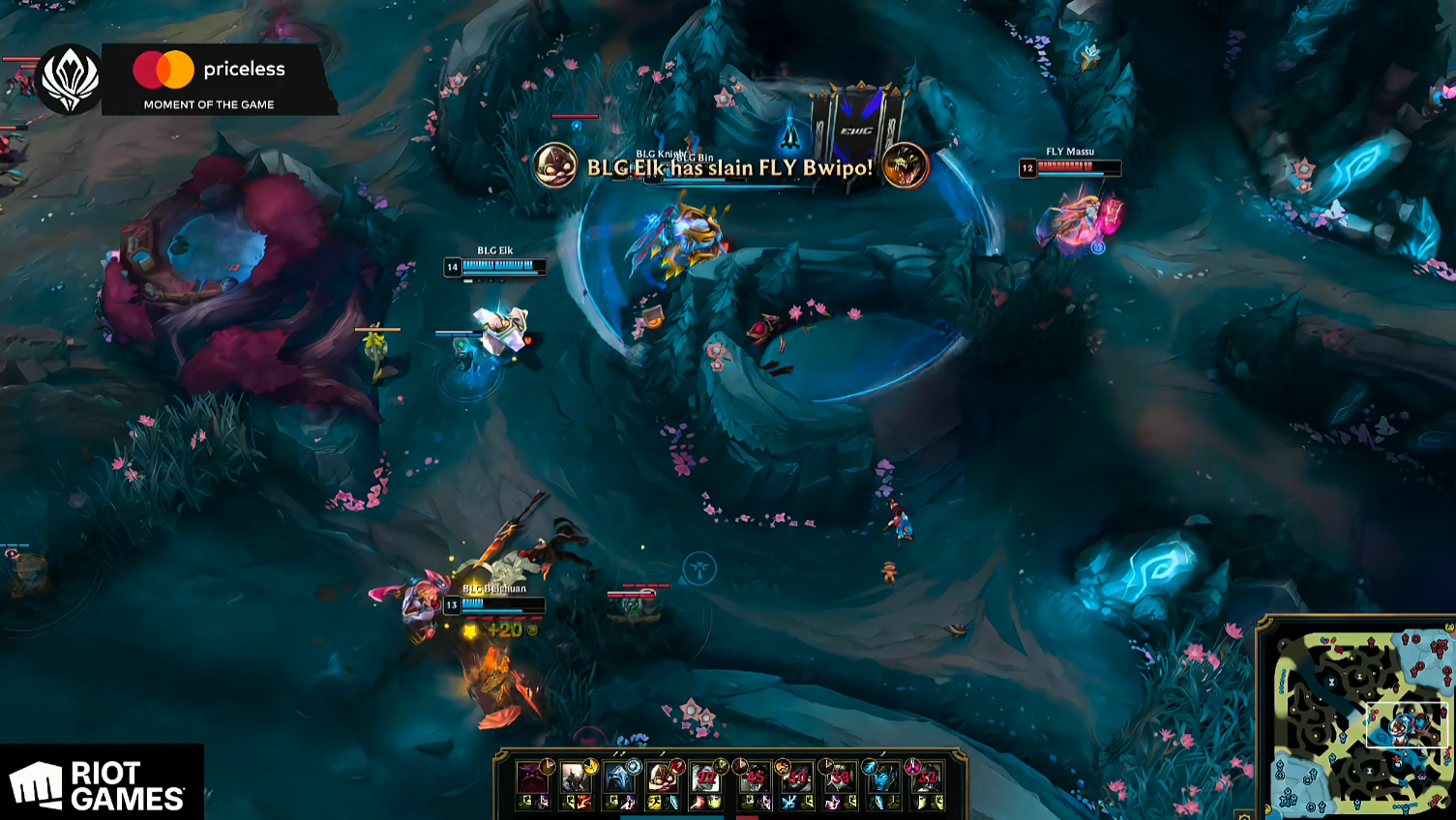Select the blue-faced champion portrait in bottom bar
The image size is (1456, 820).
[883, 777]
